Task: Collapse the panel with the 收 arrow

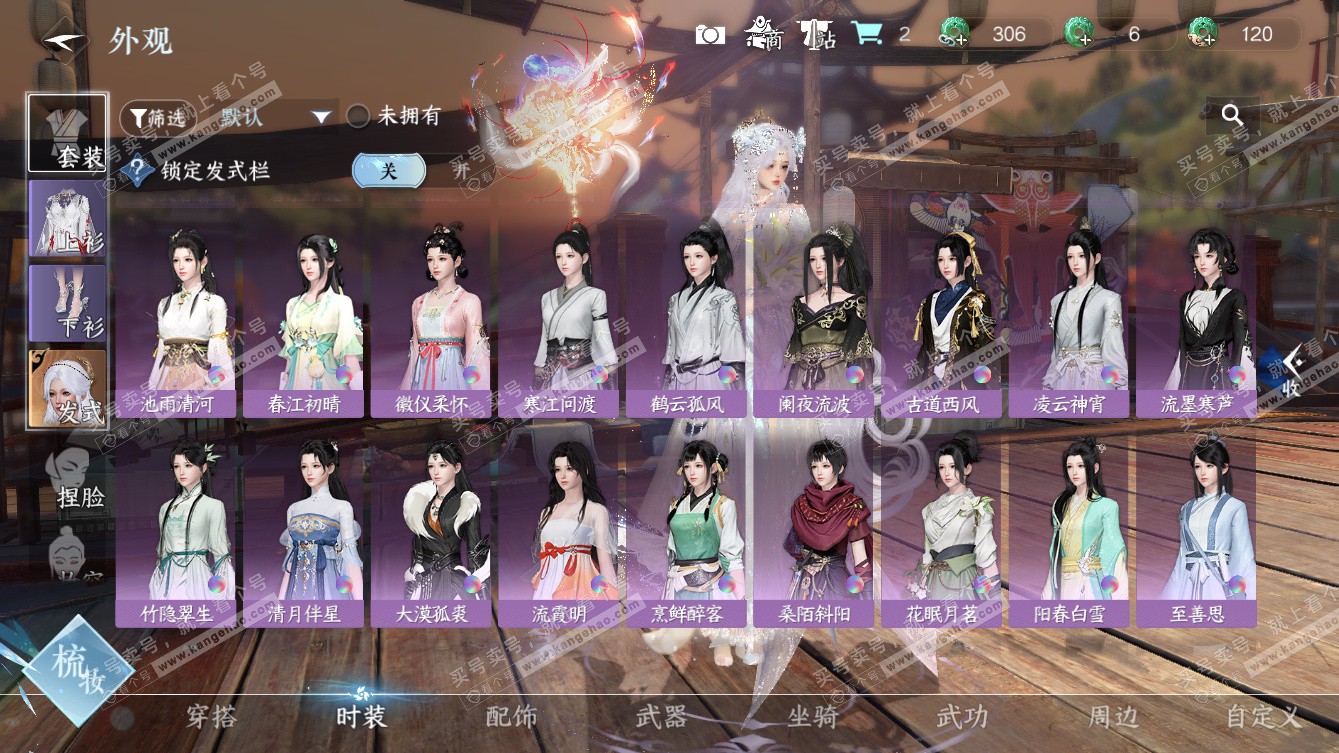Action: coord(1292,369)
